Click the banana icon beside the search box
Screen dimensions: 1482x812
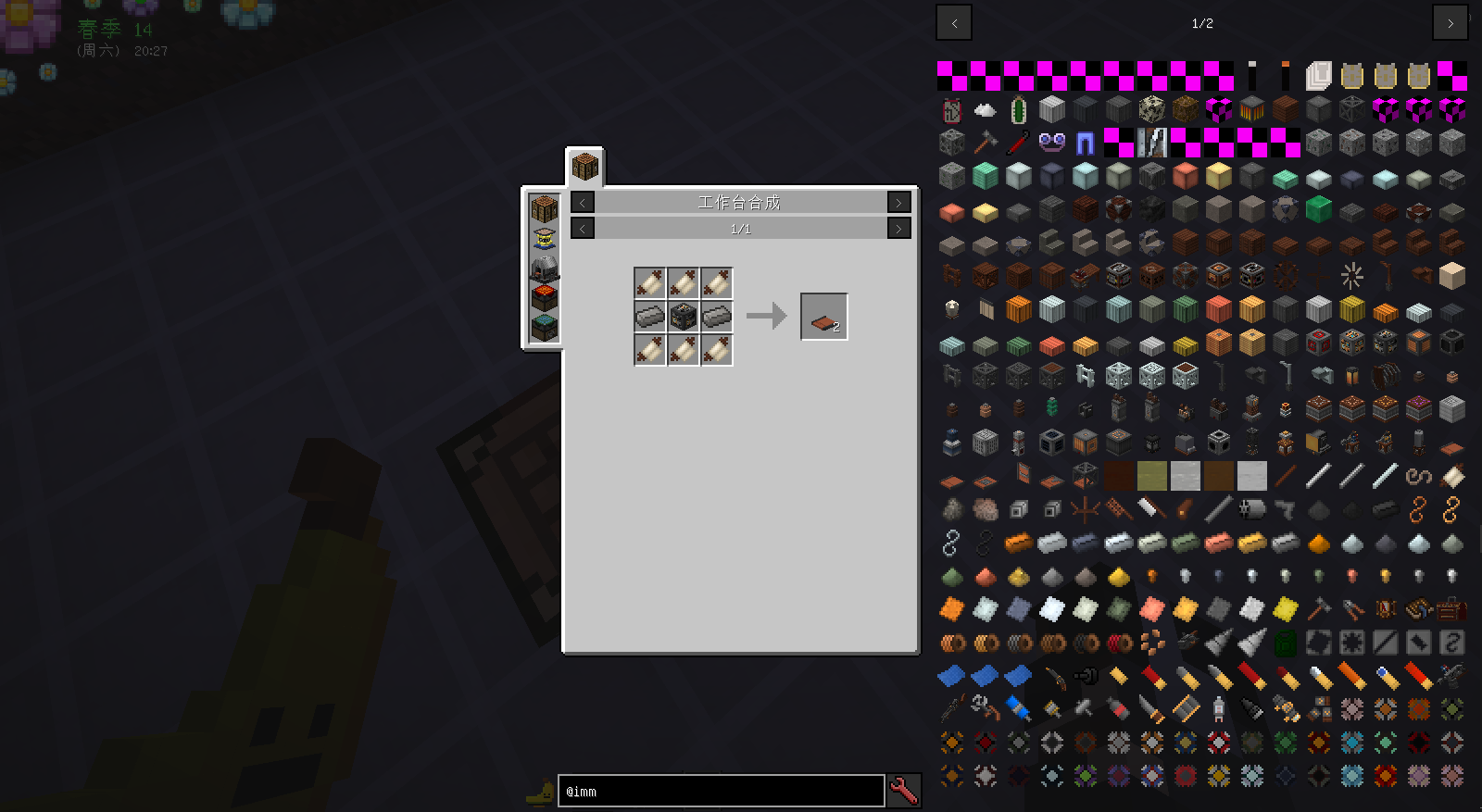pyautogui.click(x=538, y=792)
